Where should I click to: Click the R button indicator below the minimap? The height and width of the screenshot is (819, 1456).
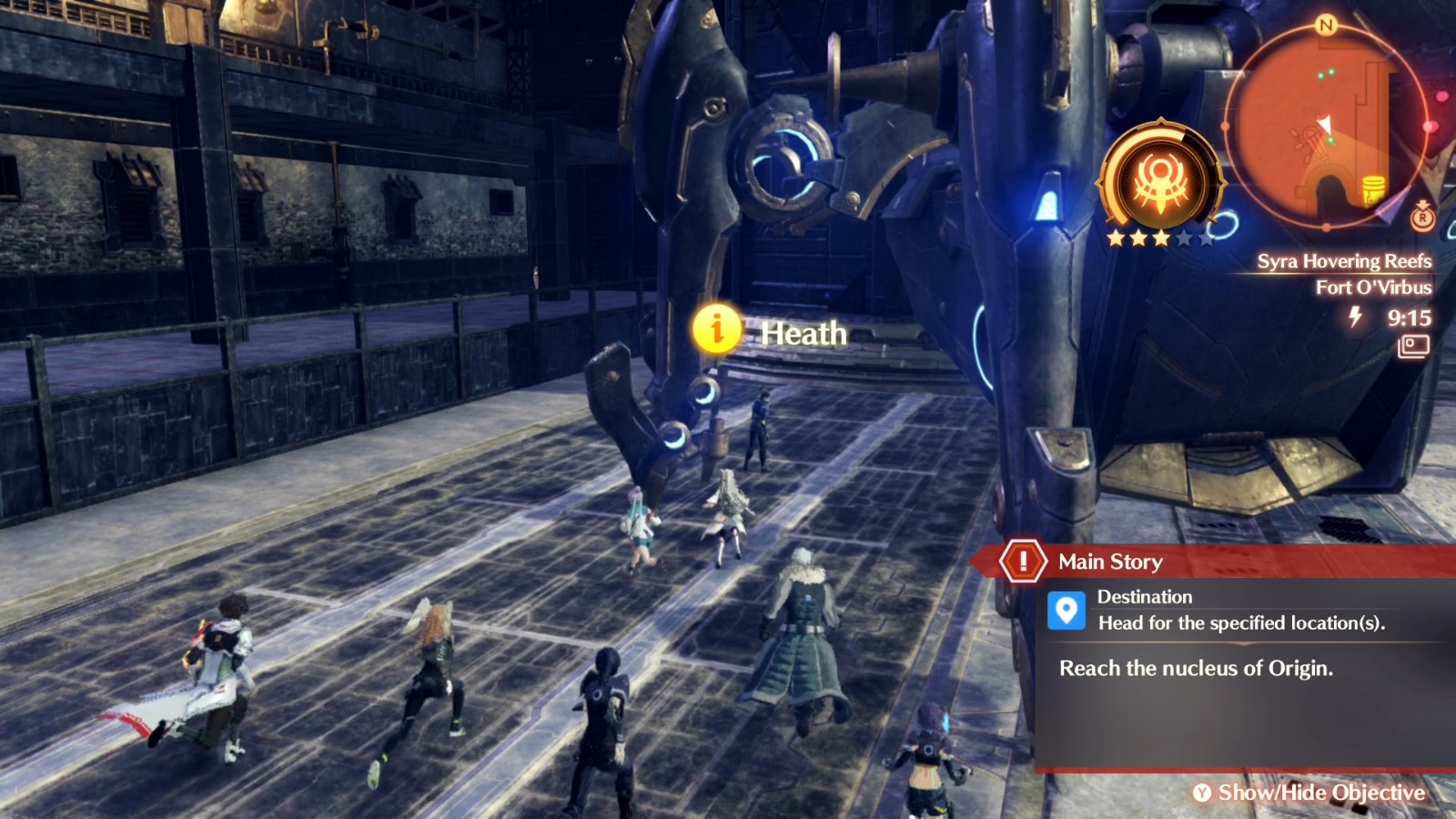1423,218
